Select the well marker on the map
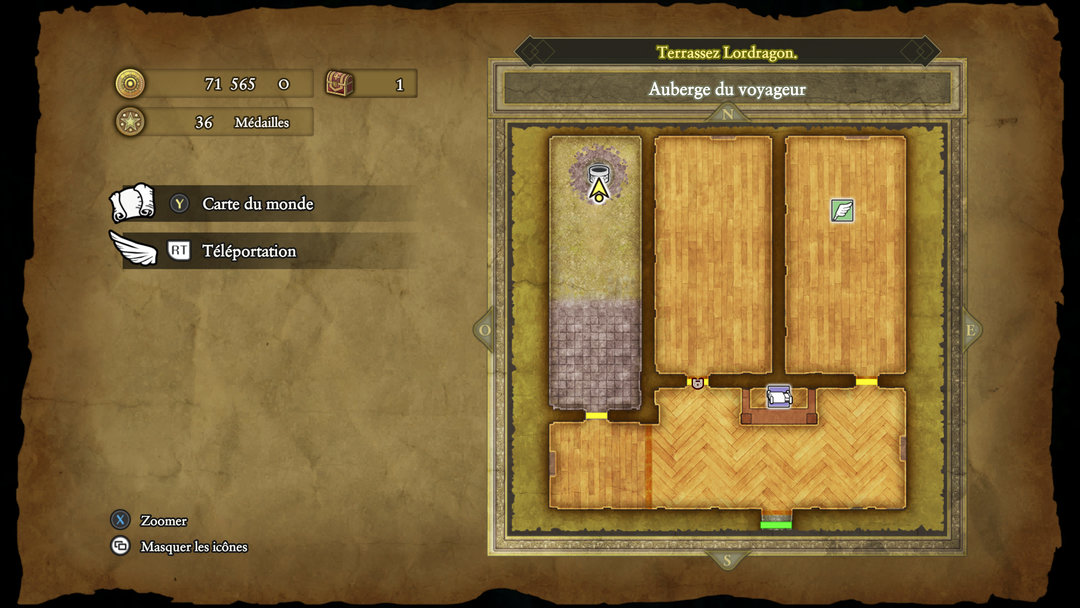The image size is (1080, 608). click(x=598, y=170)
